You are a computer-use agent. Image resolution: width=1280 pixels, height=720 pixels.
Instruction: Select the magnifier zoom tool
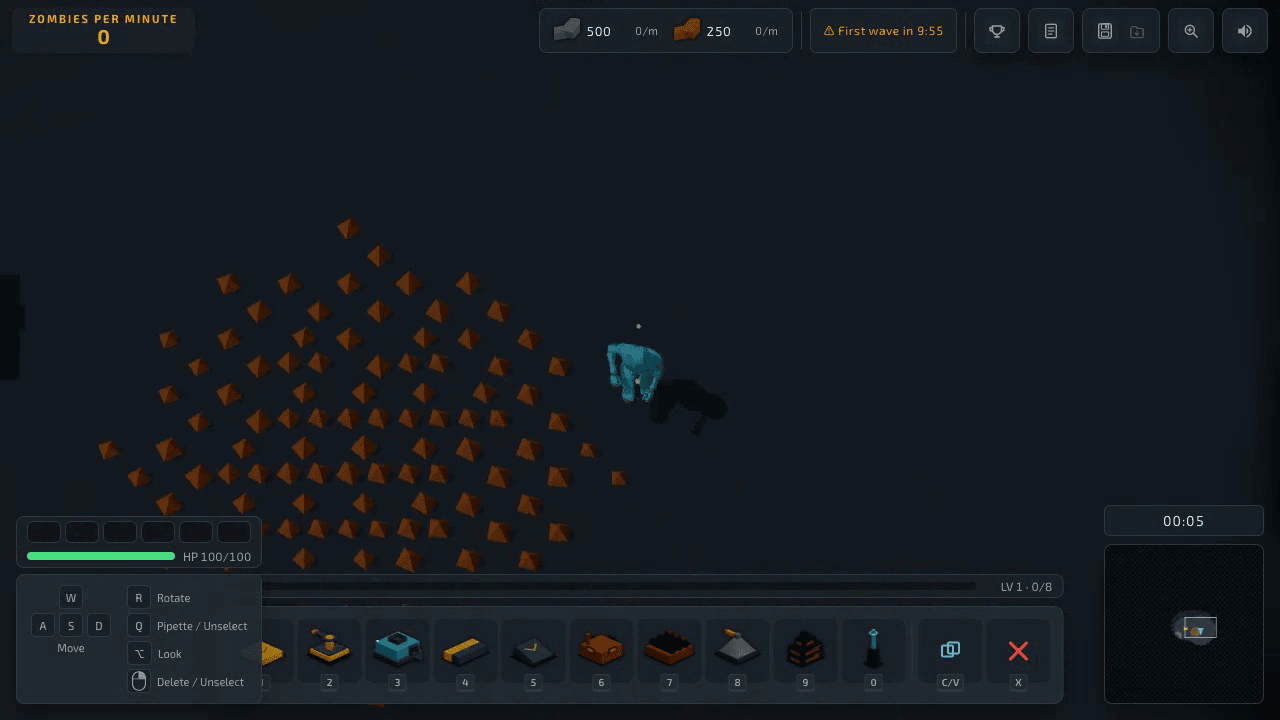point(1190,31)
